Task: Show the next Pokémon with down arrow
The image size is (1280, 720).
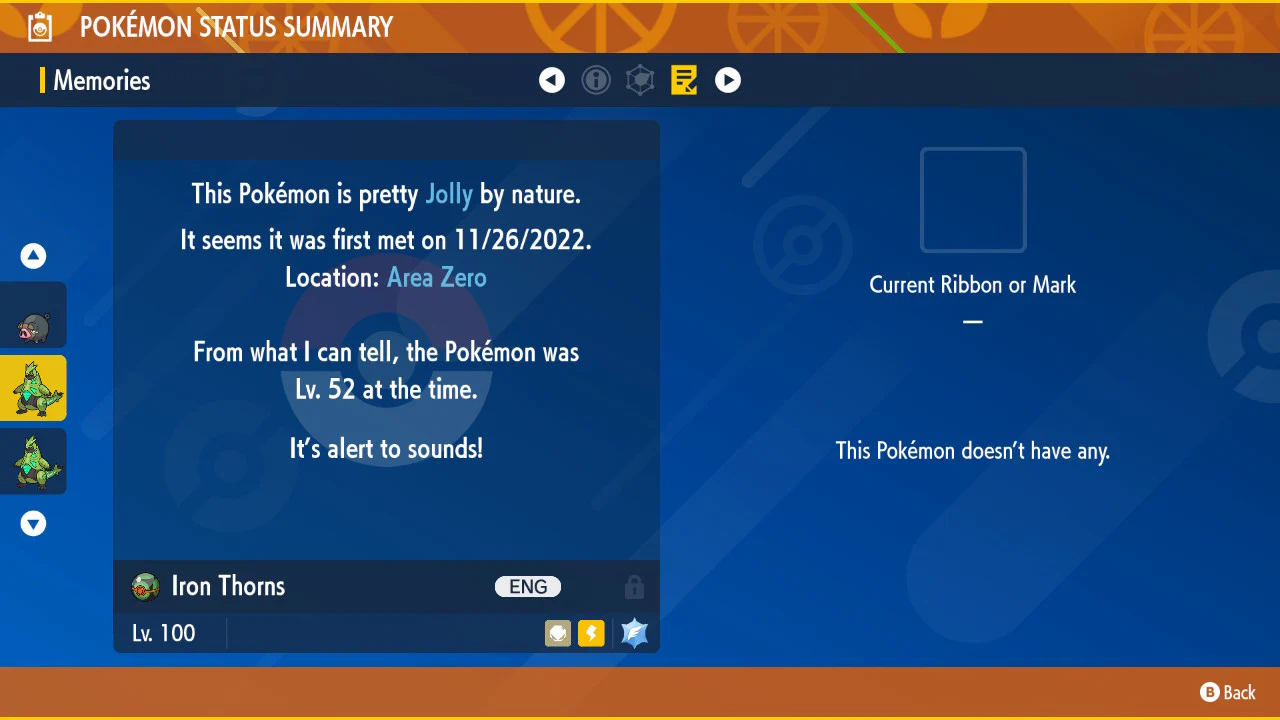Action: click(34, 523)
